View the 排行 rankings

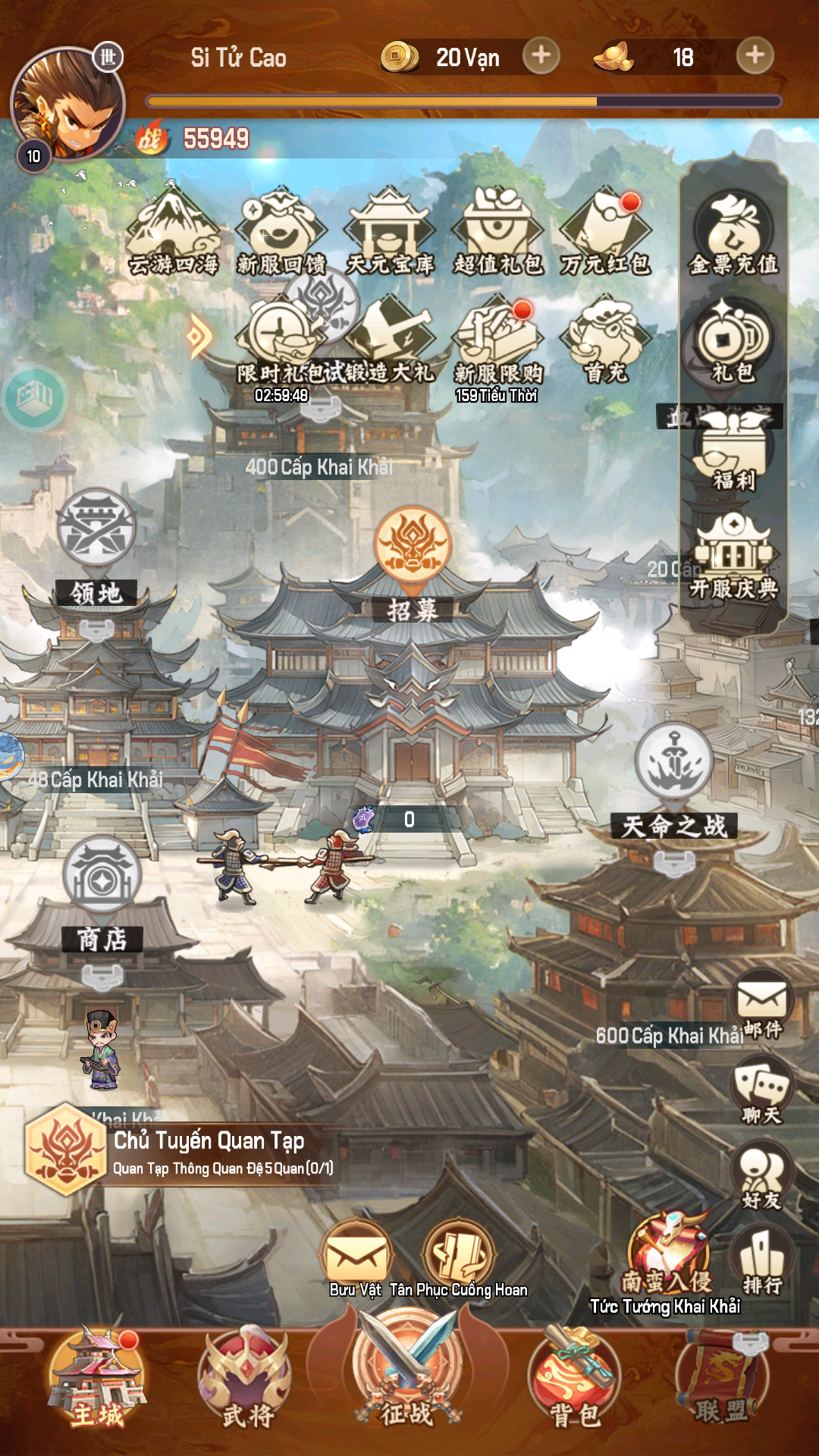762,1260
